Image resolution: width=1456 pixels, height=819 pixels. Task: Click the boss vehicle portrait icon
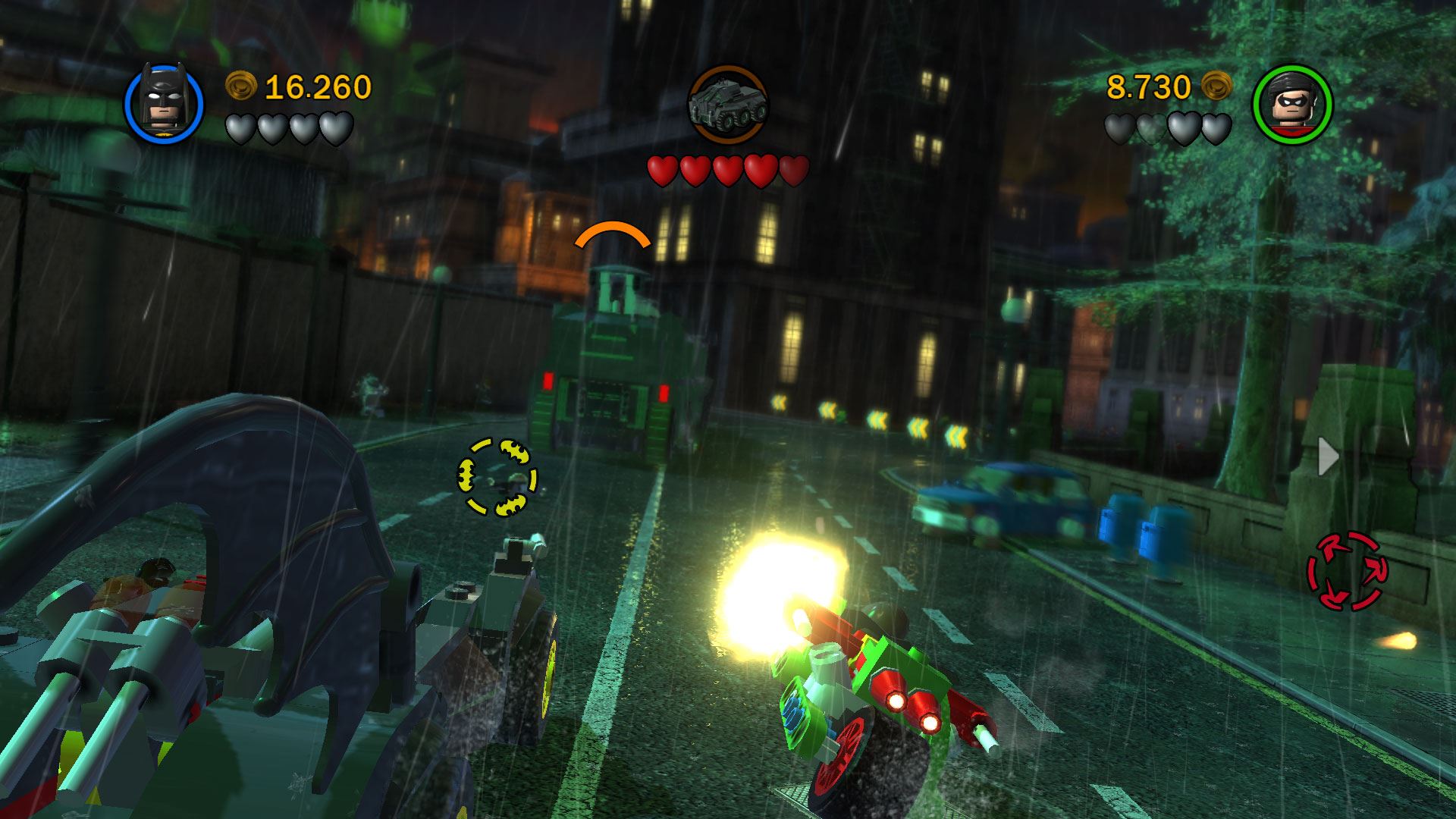[x=728, y=105]
